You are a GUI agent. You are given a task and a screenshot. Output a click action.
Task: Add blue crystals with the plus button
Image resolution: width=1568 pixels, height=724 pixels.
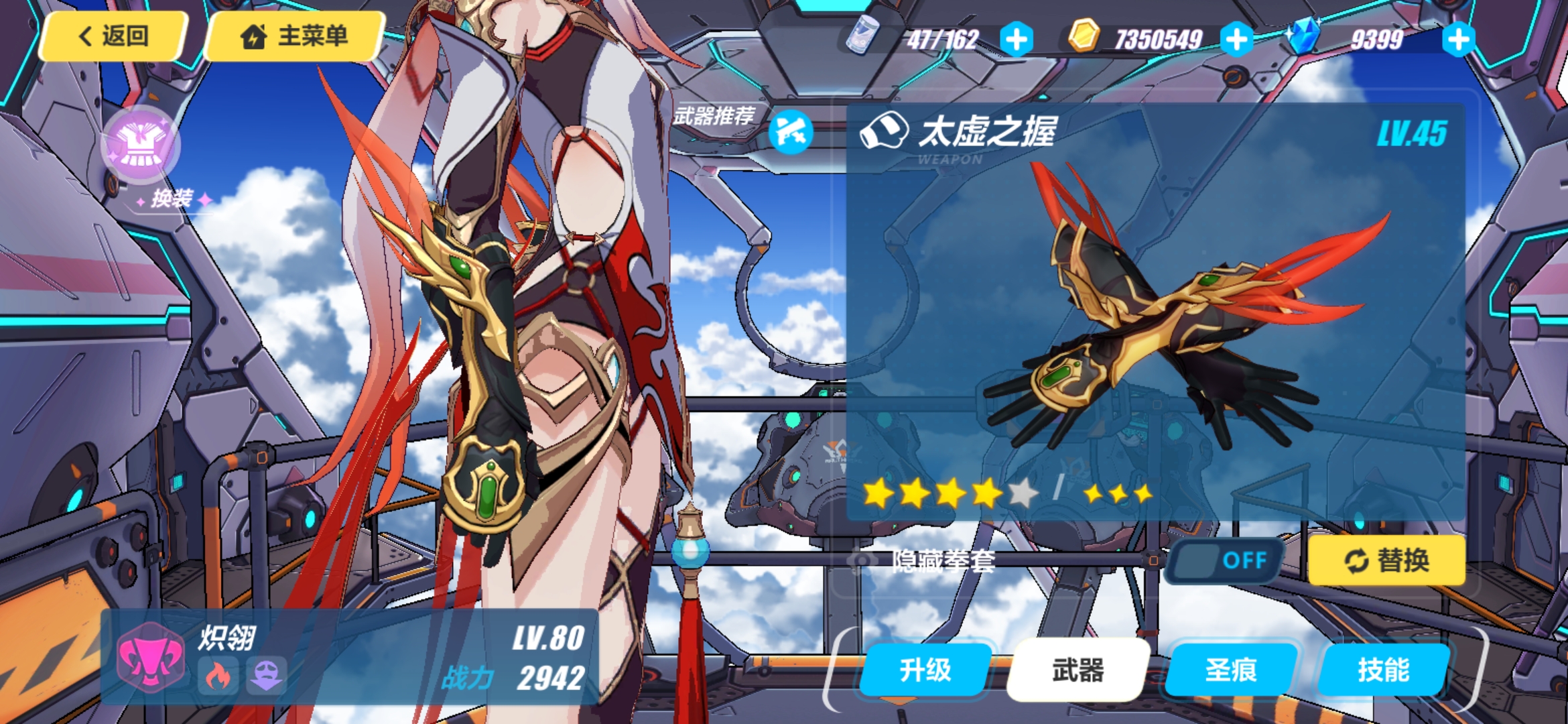[1458, 40]
